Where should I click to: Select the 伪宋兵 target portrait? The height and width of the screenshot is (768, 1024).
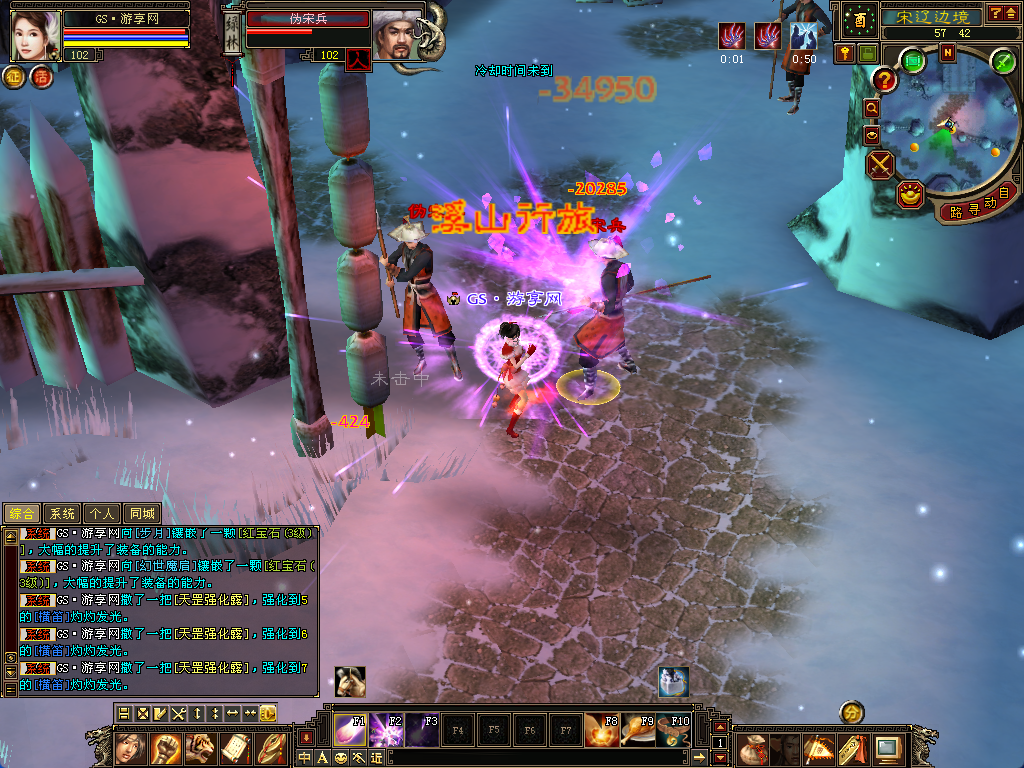pyautogui.click(x=397, y=35)
